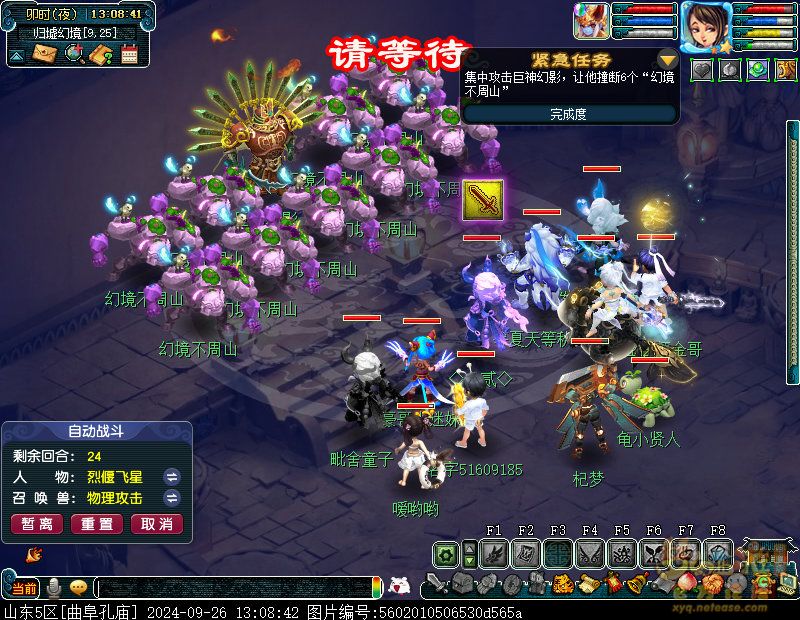Open the green gear settings button
Image resolution: width=800 pixels, height=620 pixels.
coord(446,554)
